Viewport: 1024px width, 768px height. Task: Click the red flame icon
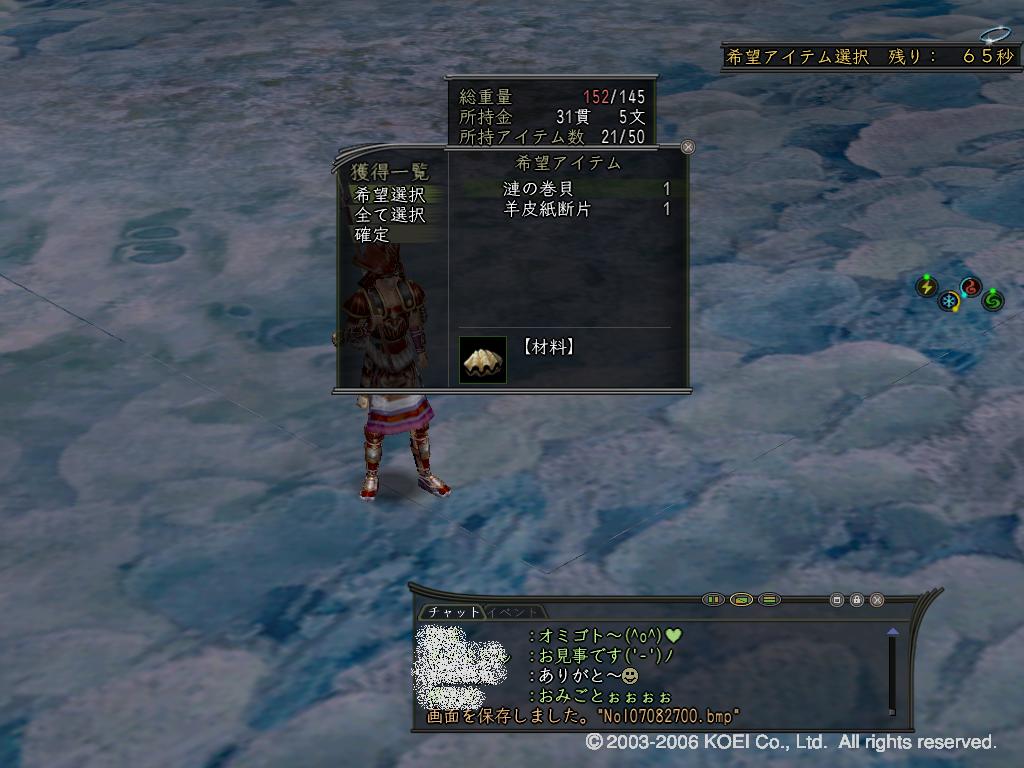pyautogui.click(x=971, y=288)
